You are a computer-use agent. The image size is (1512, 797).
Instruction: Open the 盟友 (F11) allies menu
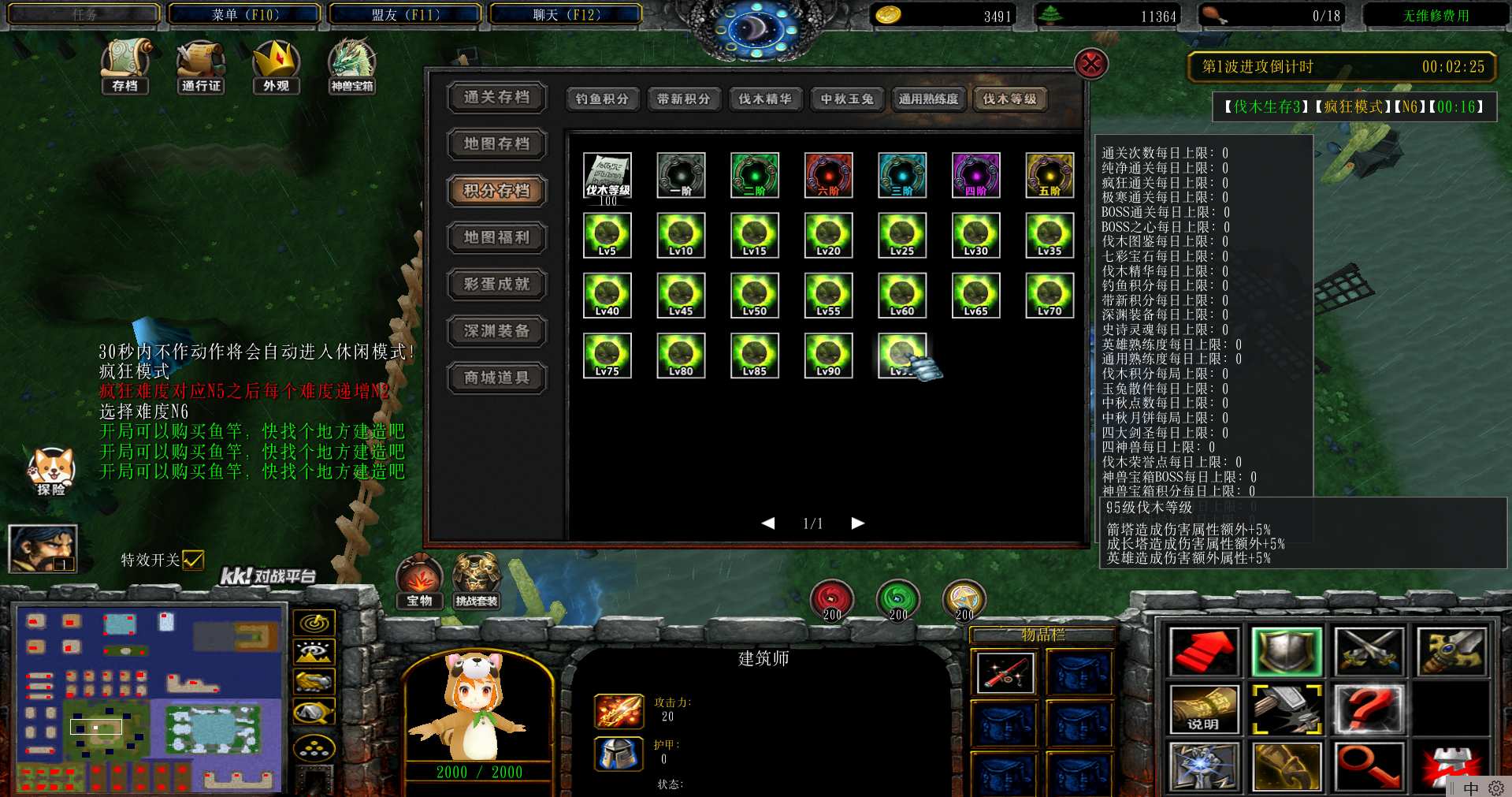pos(406,14)
